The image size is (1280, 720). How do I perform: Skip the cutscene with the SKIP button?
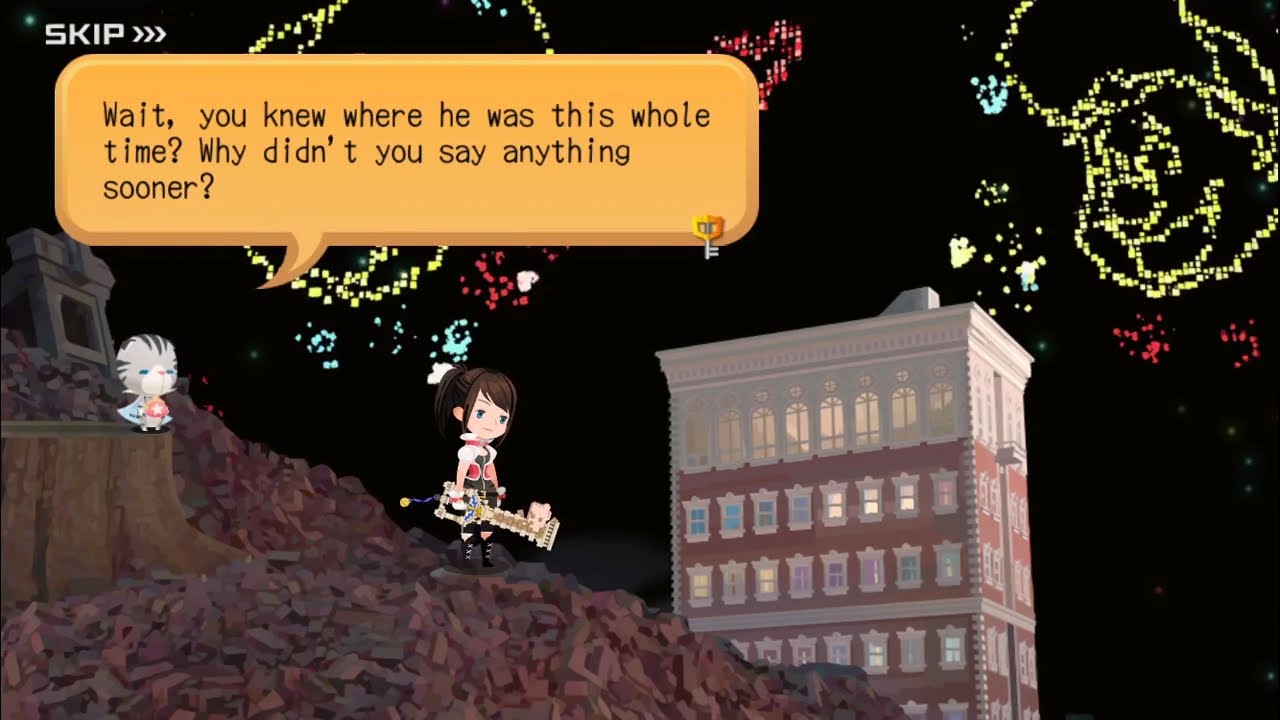105,35
